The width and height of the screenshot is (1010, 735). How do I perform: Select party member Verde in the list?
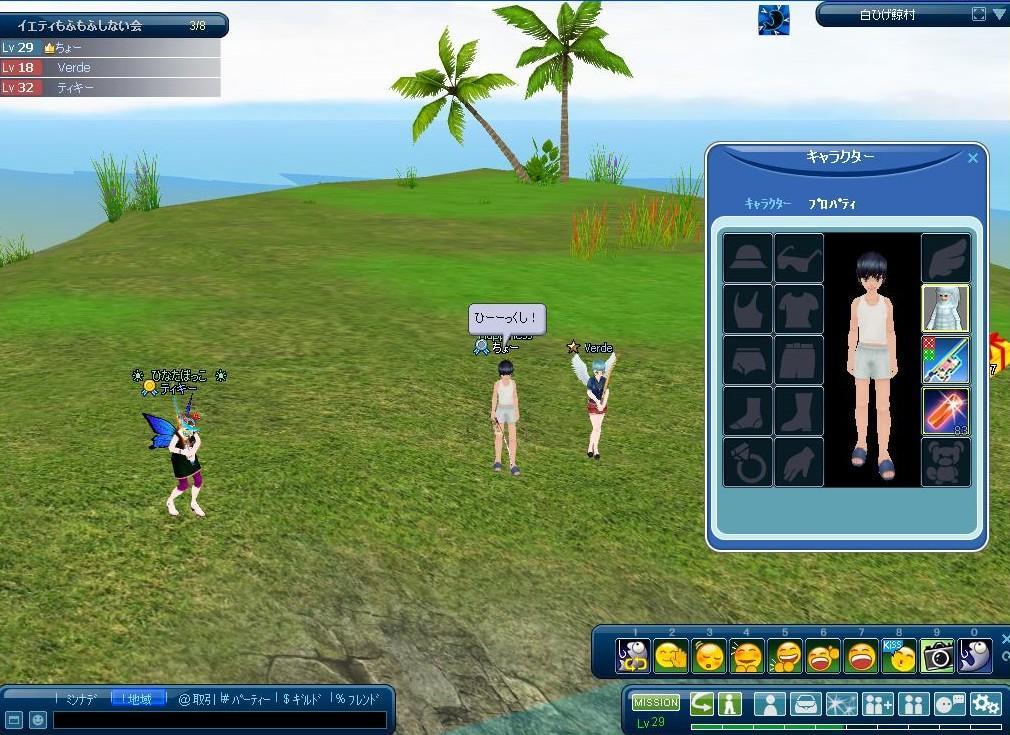coord(110,68)
